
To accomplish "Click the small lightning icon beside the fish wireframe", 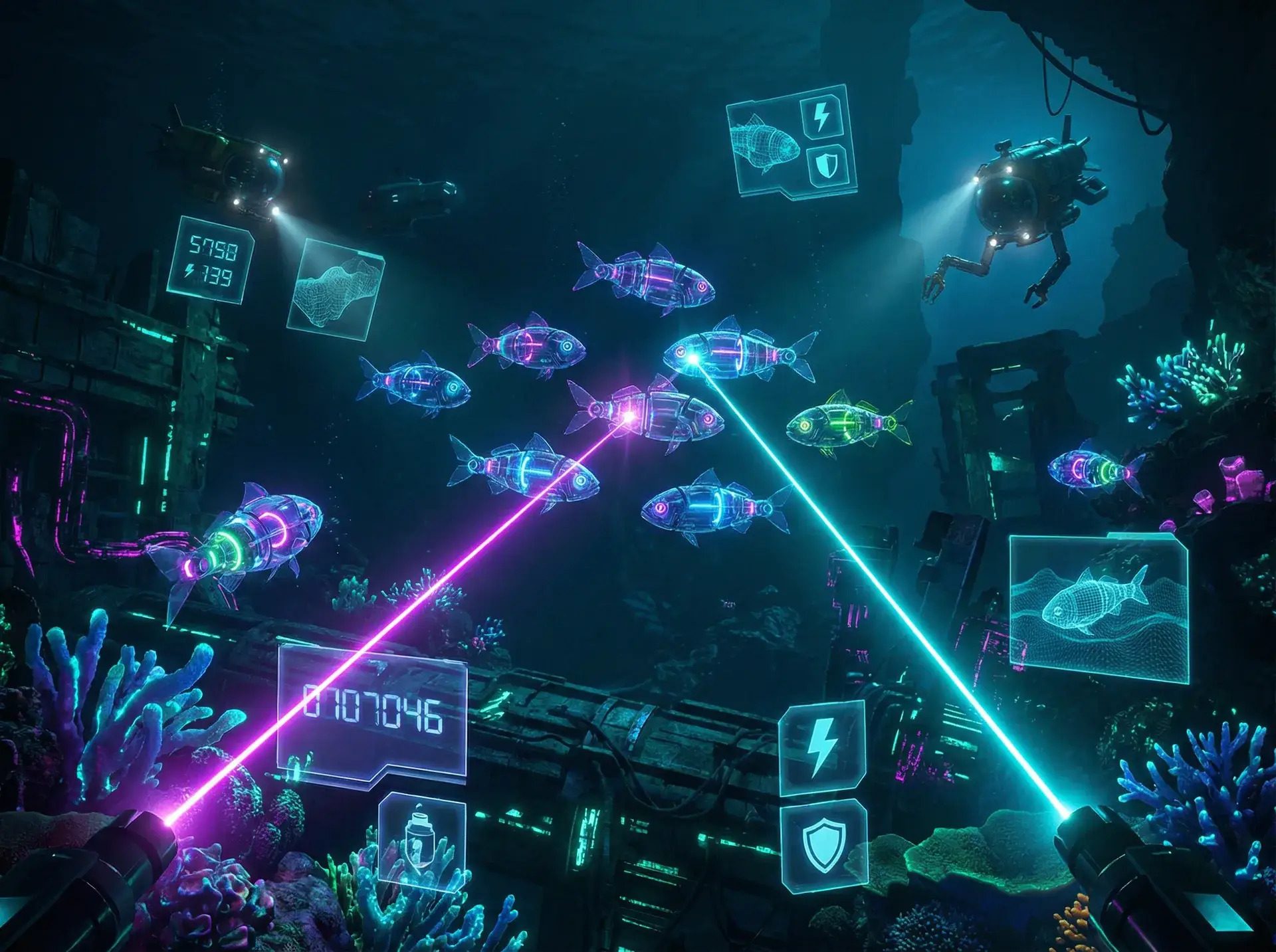I will tap(822, 117).
